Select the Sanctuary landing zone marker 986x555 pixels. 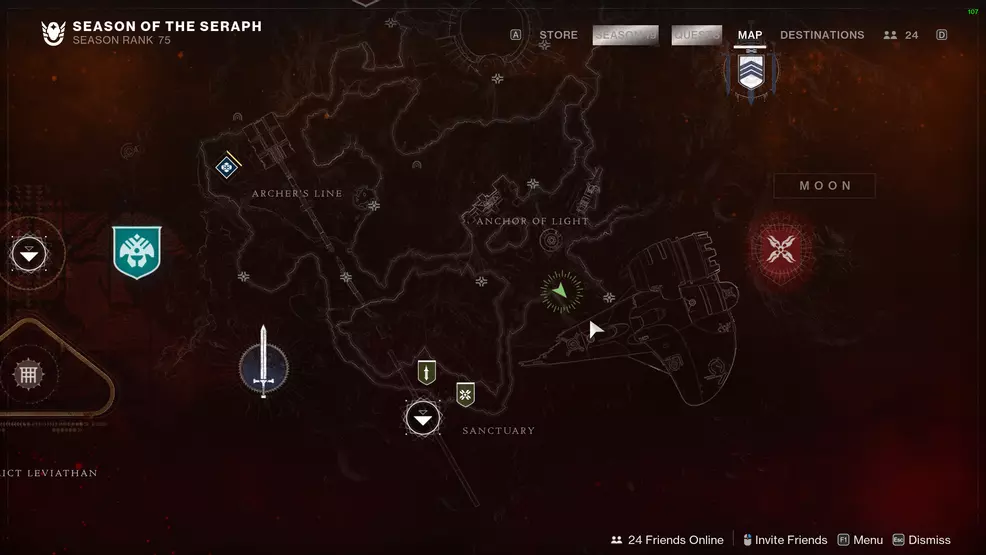point(423,418)
